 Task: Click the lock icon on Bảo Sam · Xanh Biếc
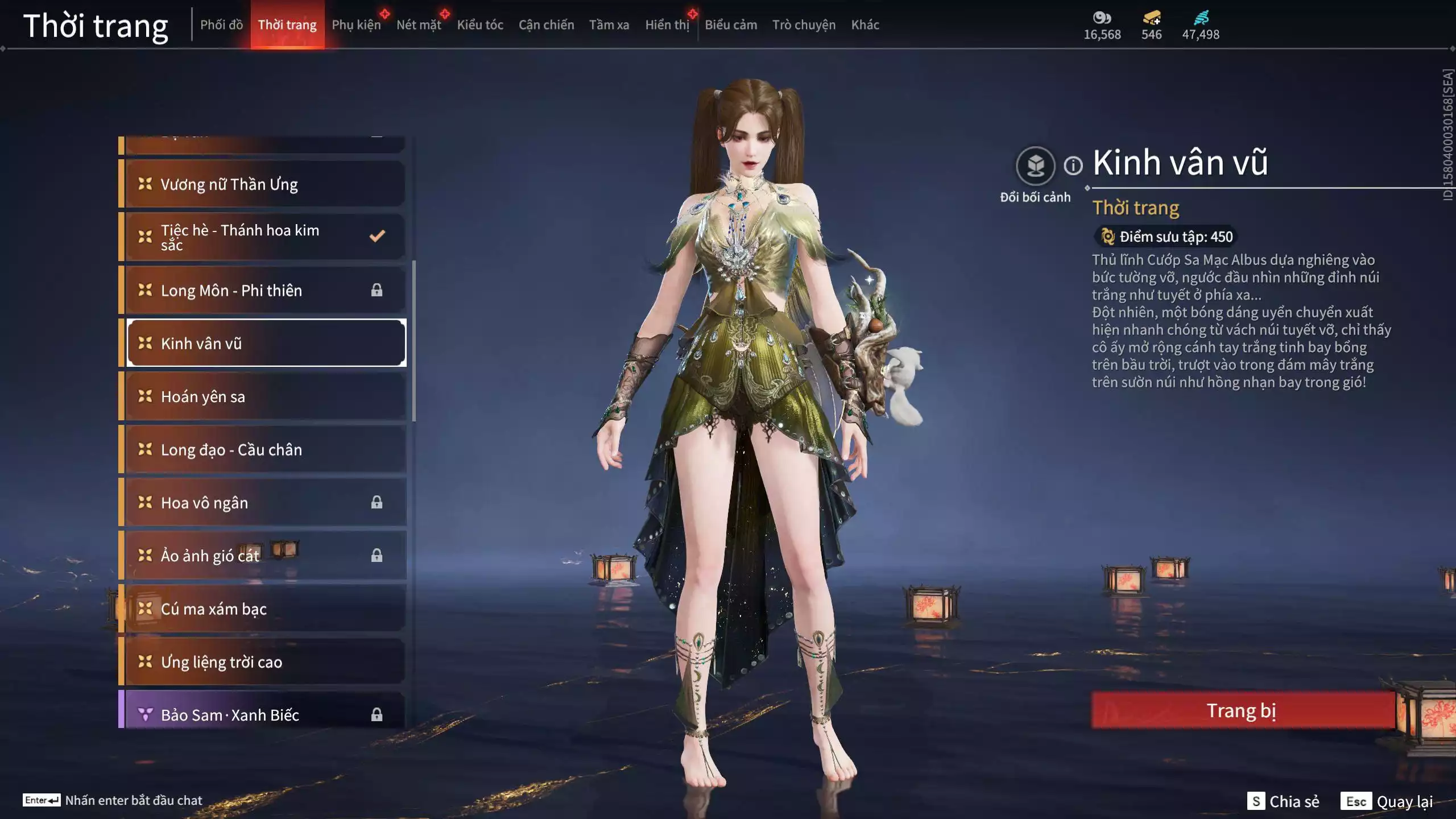coord(377,714)
